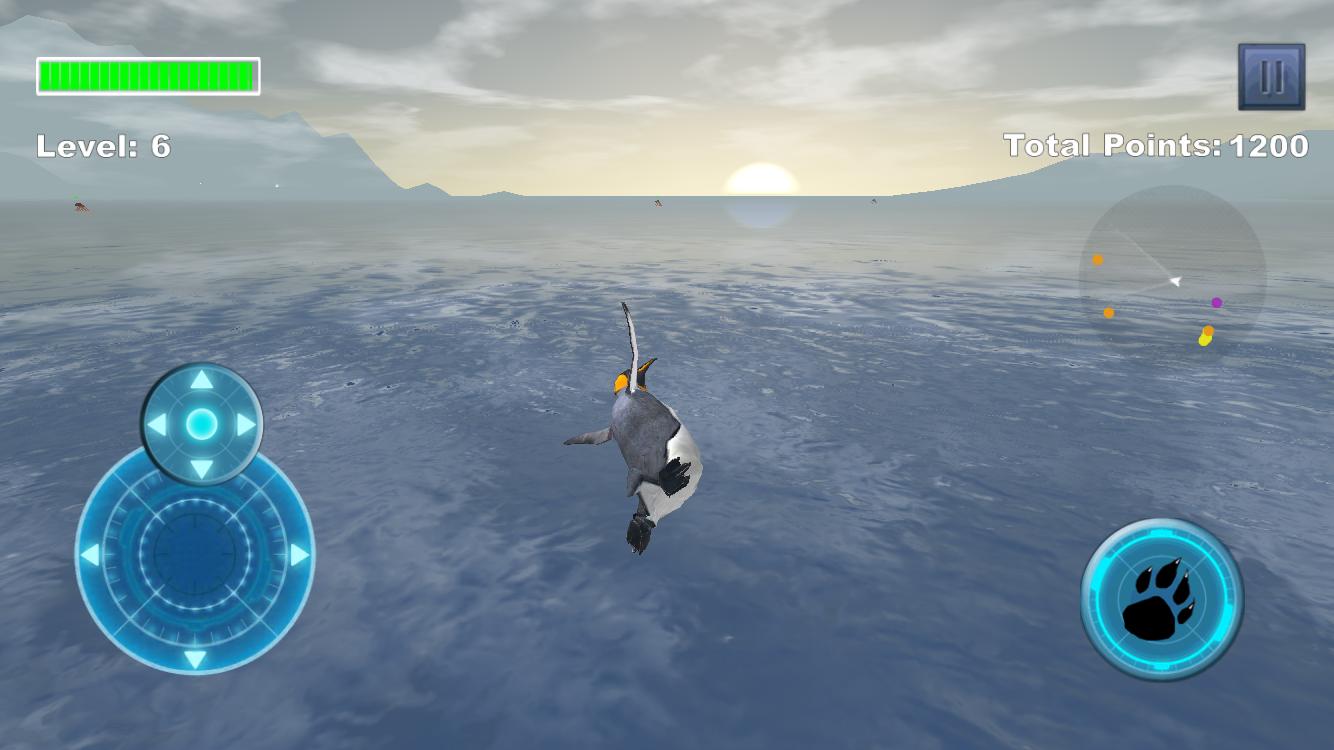Tap the yellow dot on the radar
This screenshot has width=1334, height=750.
click(1204, 342)
